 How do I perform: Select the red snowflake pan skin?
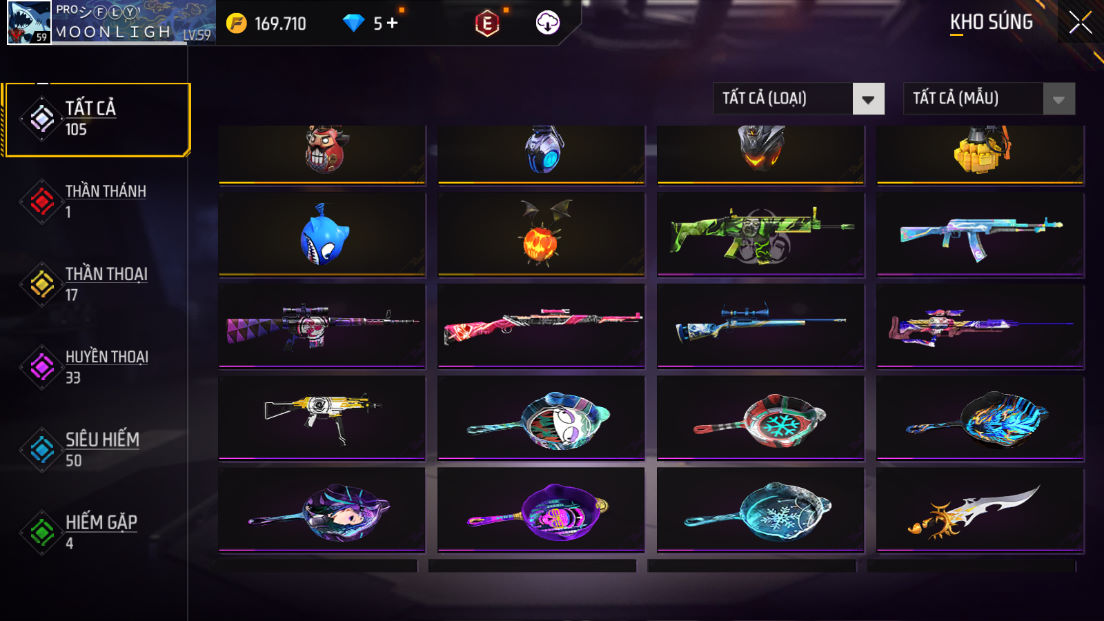(760, 419)
